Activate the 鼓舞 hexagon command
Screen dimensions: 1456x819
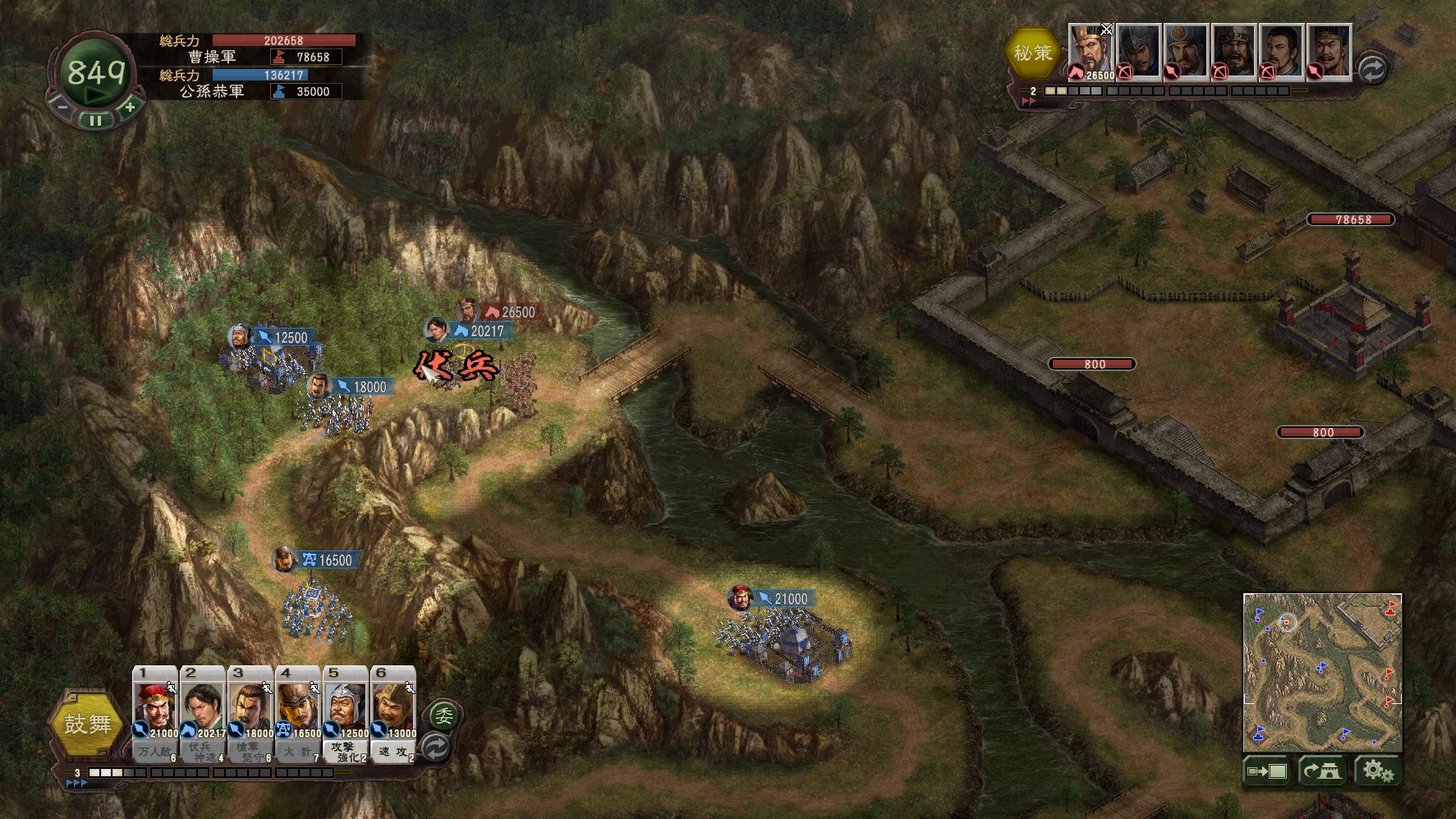88,725
